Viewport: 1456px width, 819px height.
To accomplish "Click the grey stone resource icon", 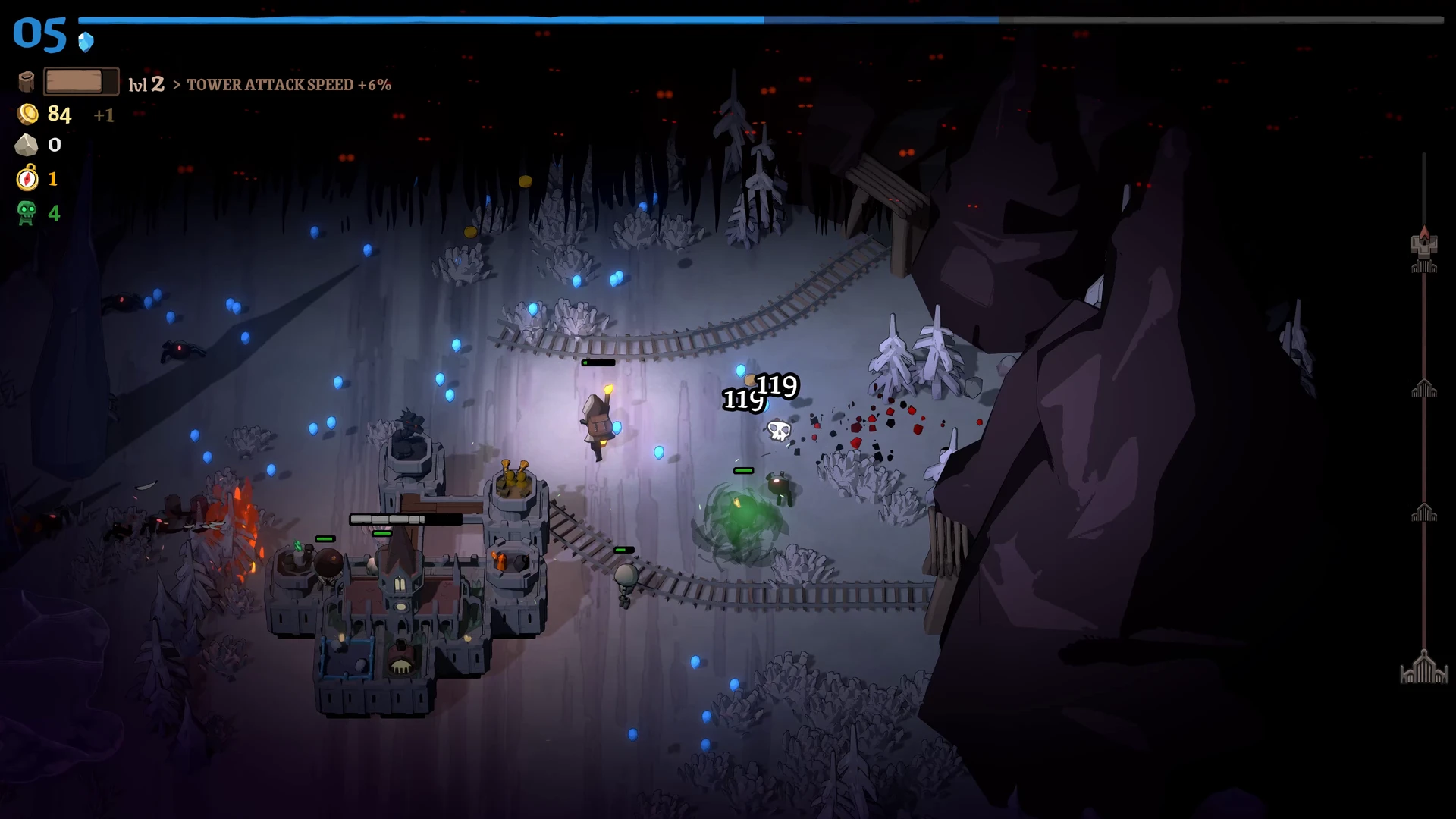I will (x=27, y=145).
